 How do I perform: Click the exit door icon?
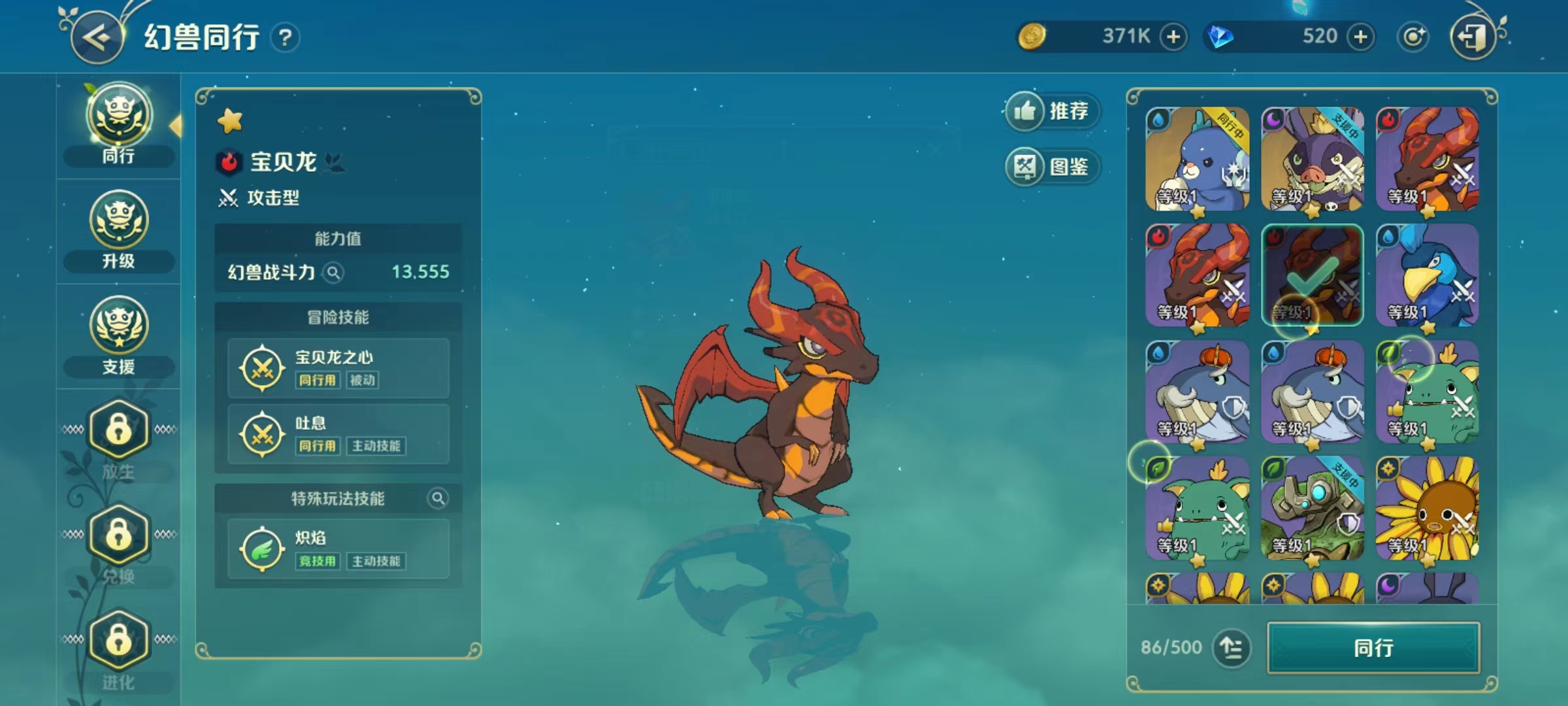coord(1473,38)
